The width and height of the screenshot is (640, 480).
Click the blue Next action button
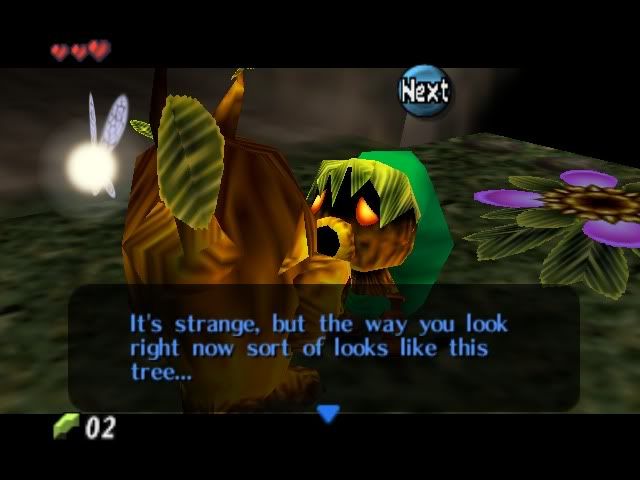click(425, 91)
